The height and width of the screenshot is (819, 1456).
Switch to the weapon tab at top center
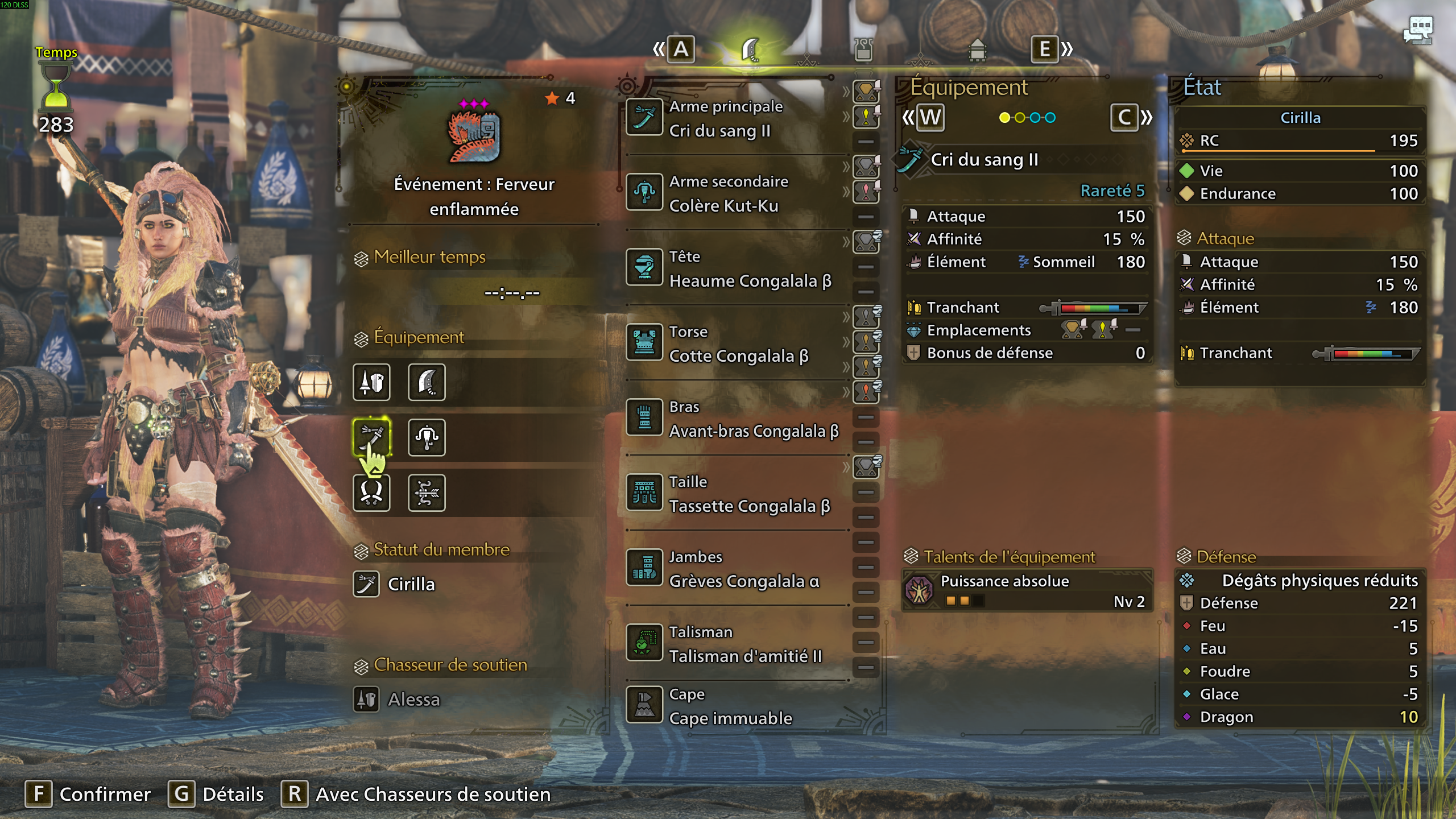tap(751, 50)
